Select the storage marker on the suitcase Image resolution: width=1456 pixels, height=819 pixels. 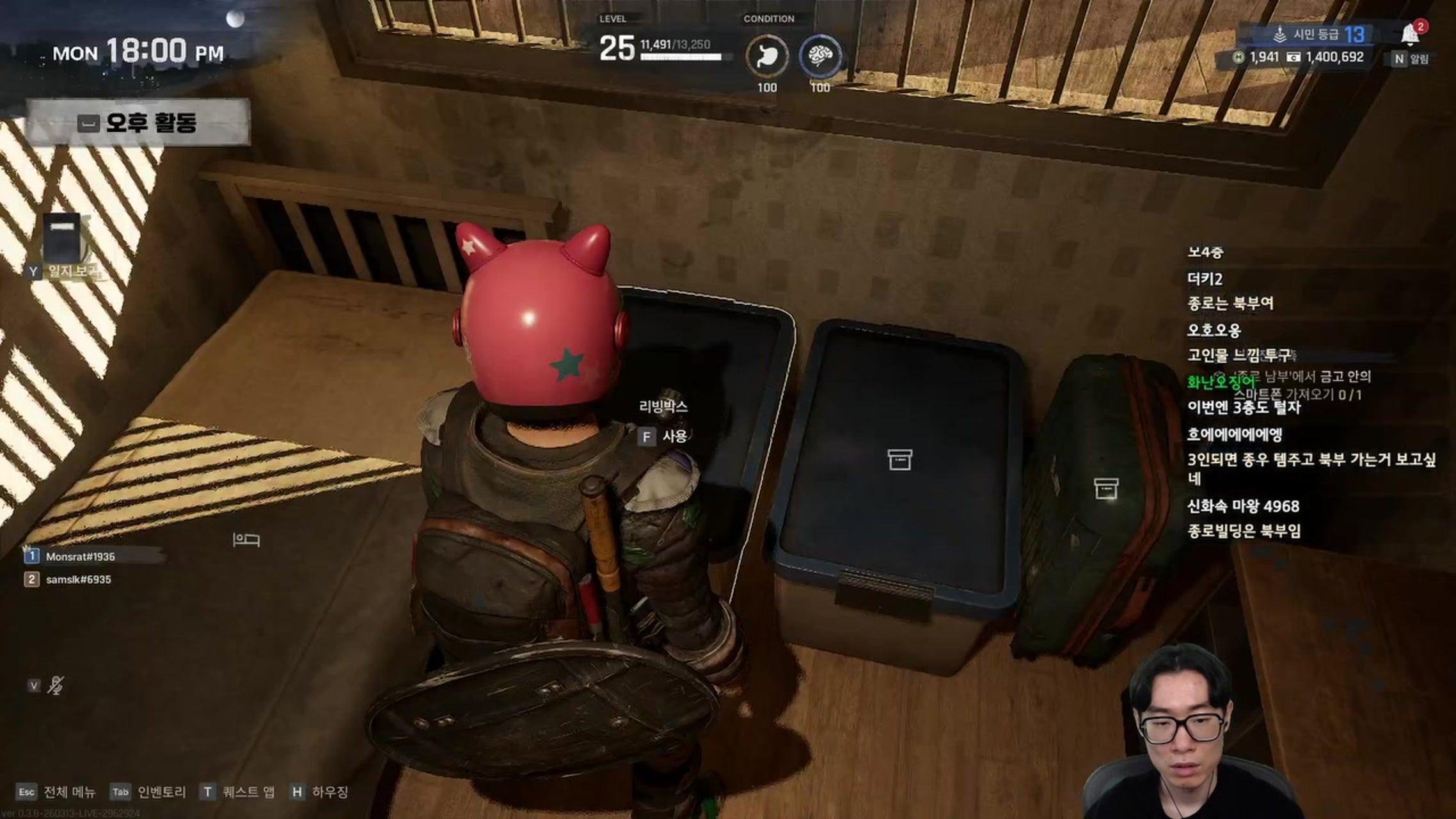1106,488
